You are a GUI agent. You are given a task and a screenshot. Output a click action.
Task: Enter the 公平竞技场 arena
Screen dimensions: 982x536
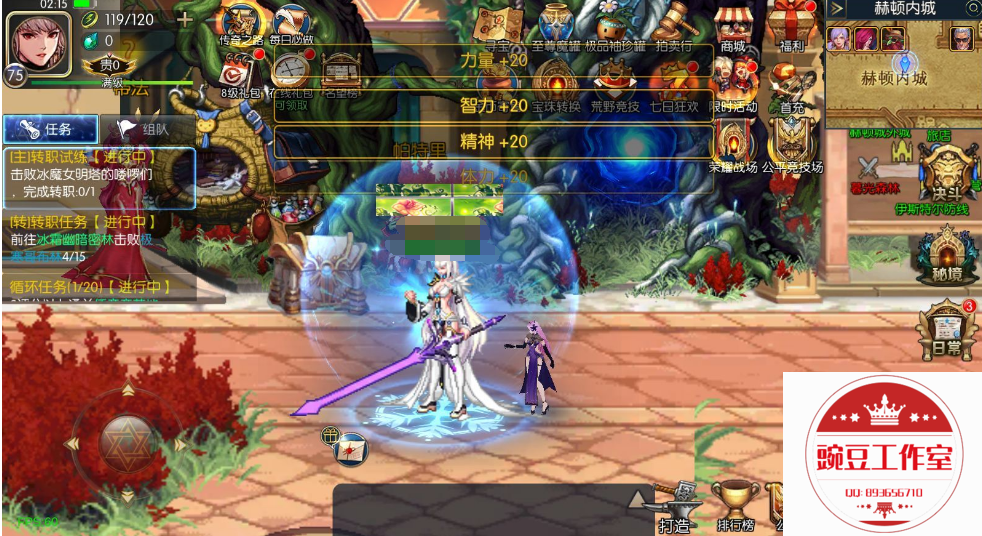(792, 145)
